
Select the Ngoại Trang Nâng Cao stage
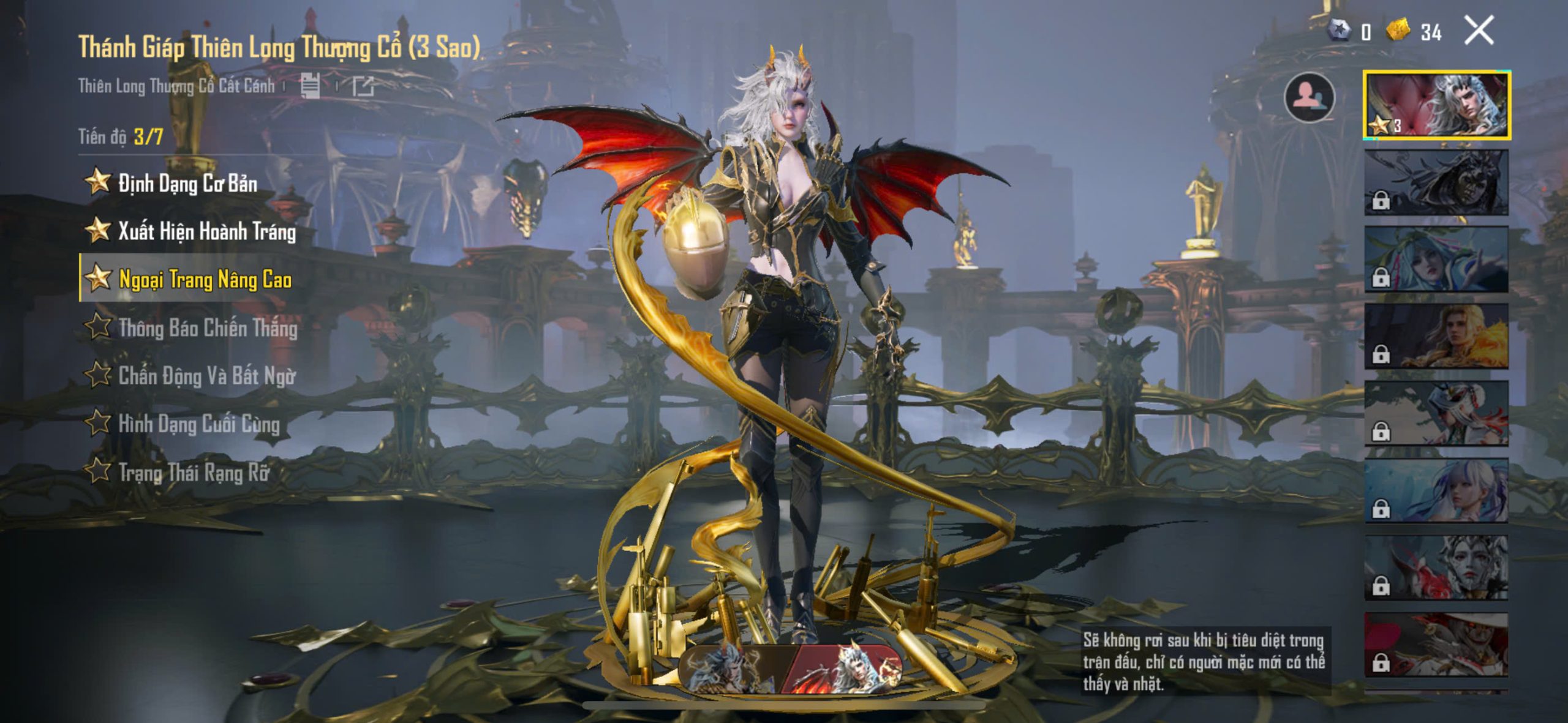[204, 279]
